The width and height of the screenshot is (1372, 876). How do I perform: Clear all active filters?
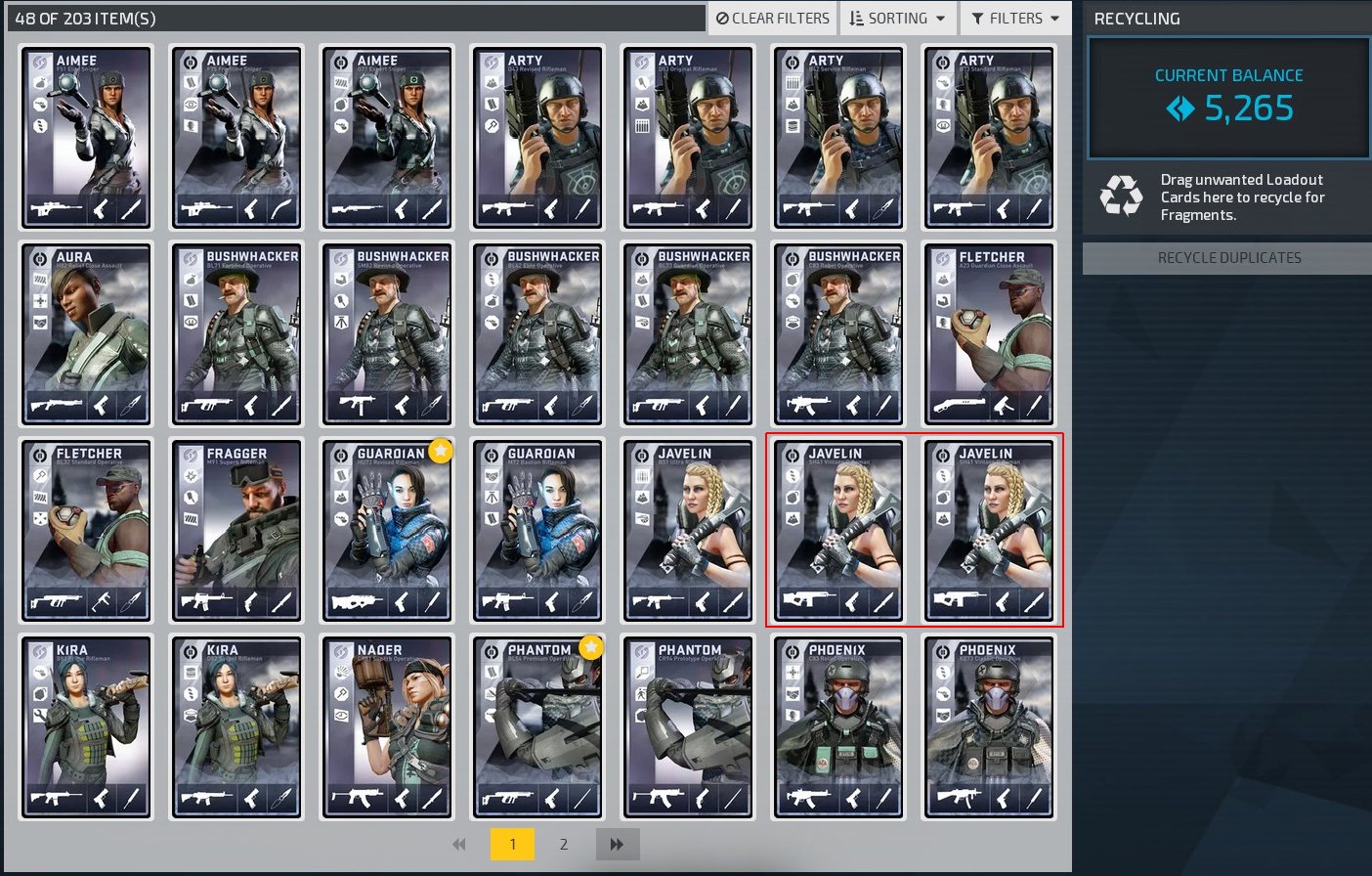point(772,19)
